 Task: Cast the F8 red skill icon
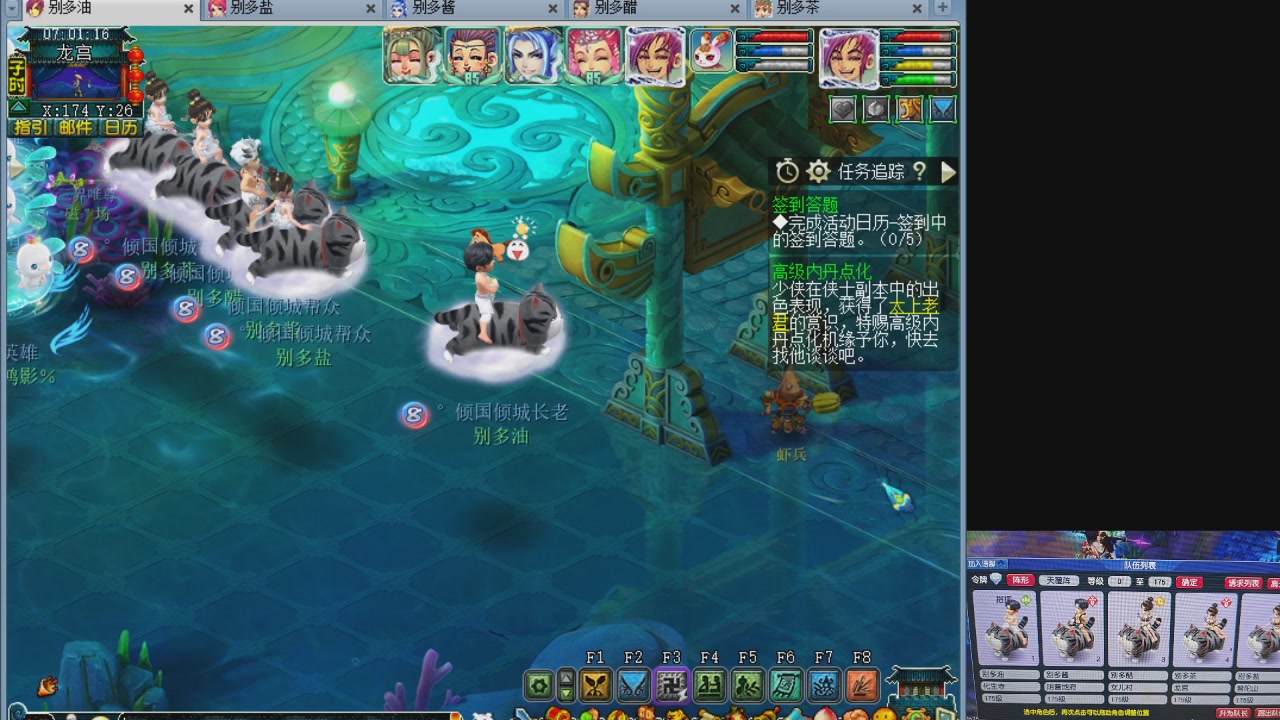(x=862, y=685)
